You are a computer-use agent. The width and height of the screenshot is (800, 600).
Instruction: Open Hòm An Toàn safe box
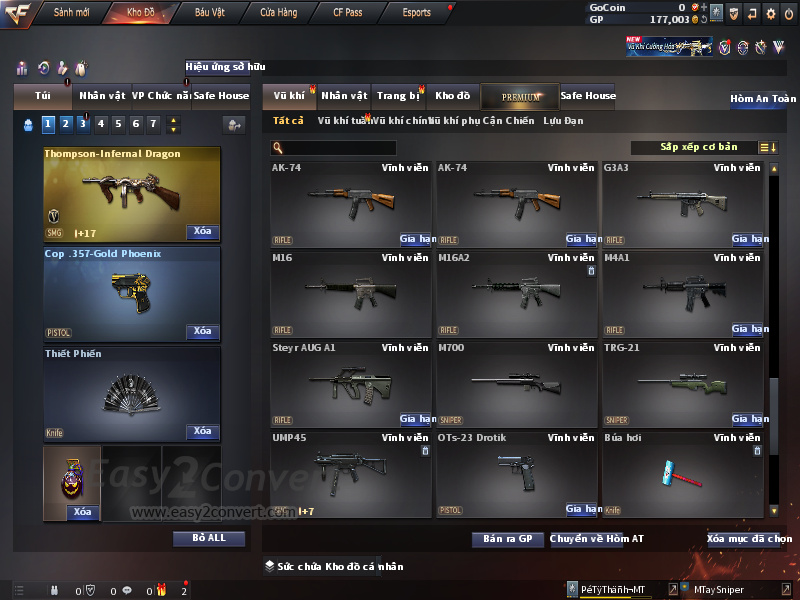click(x=763, y=99)
